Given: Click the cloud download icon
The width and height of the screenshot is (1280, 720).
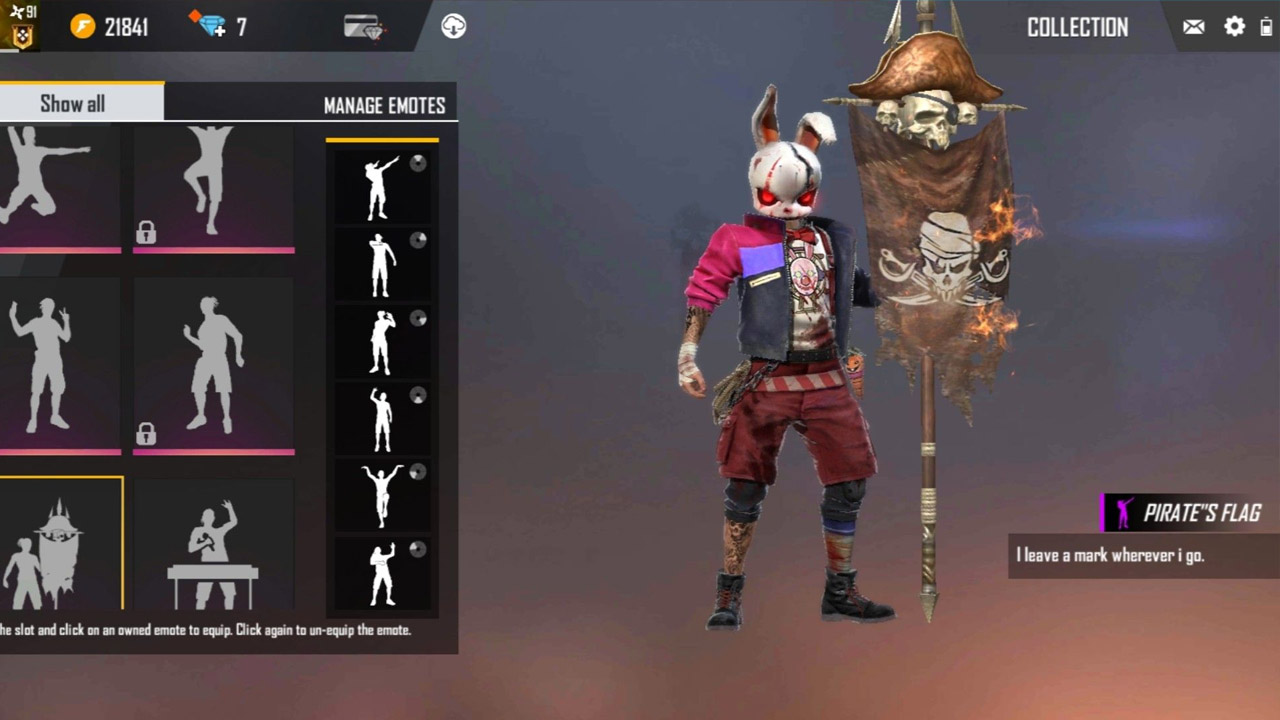Looking at the screenshot, I should pyautogui.click(x=453, y=27).
